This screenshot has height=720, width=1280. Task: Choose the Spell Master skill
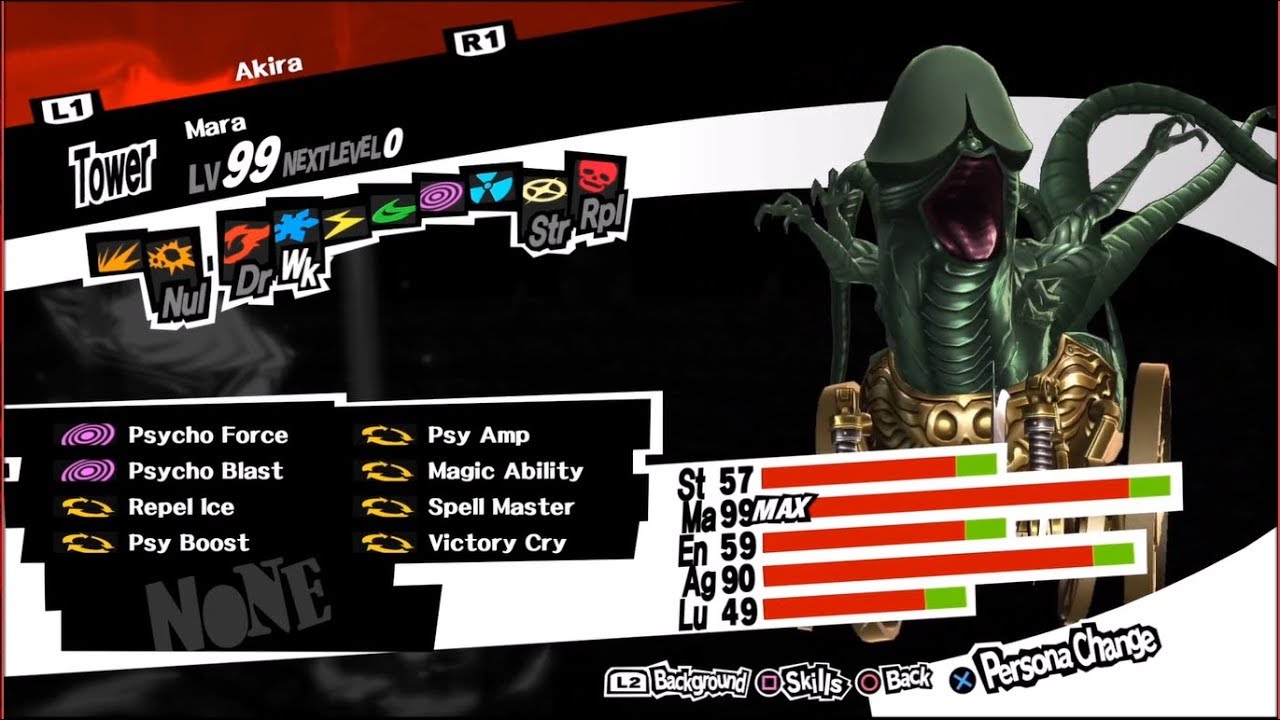coord(500,507)
